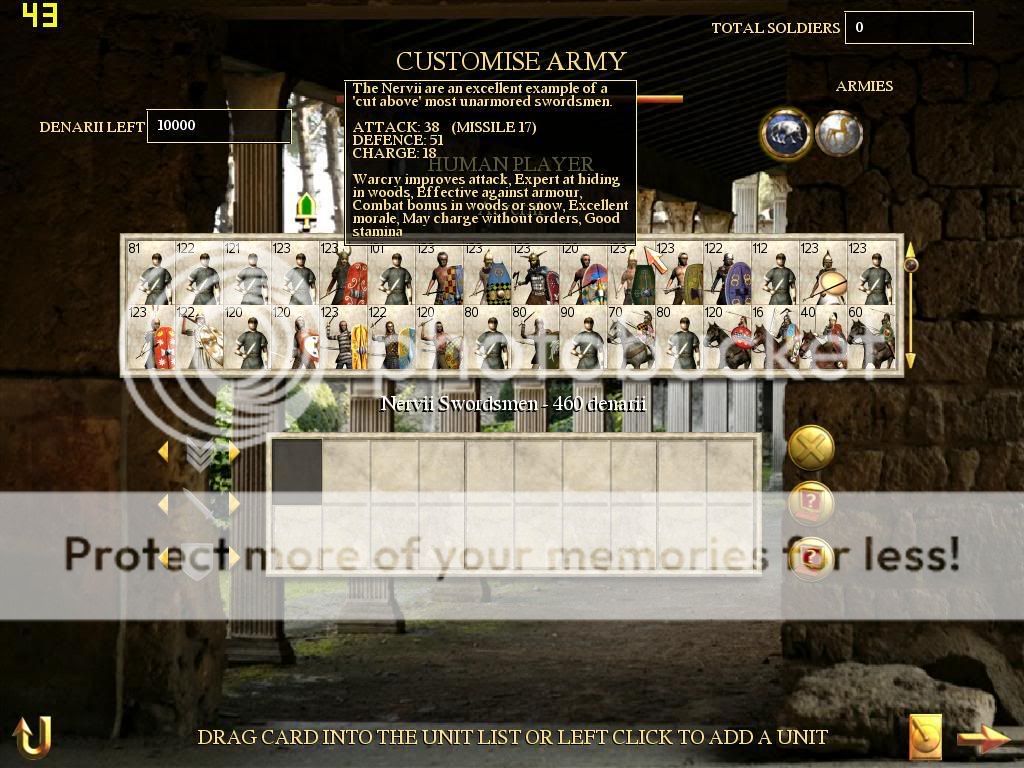Viewport: 1024px width, 768px height.
Task: Add the 112-soldier unit card
Action: (x=775, y=273)
